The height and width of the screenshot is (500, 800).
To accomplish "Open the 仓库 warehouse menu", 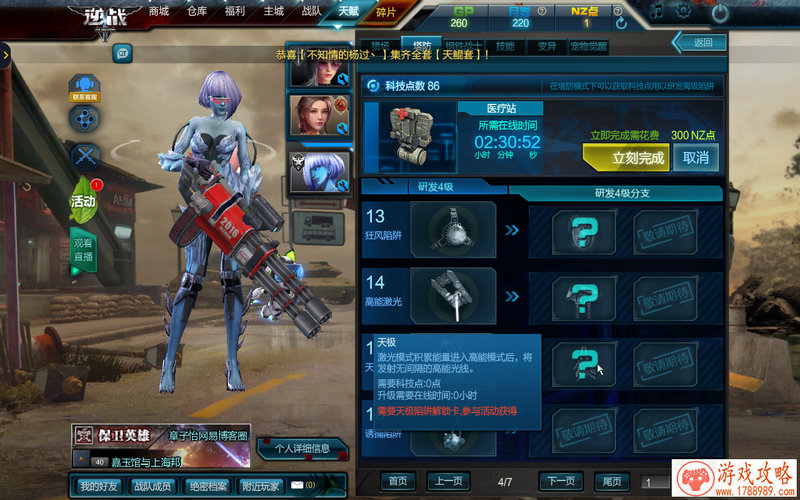I will pos(197,11).
